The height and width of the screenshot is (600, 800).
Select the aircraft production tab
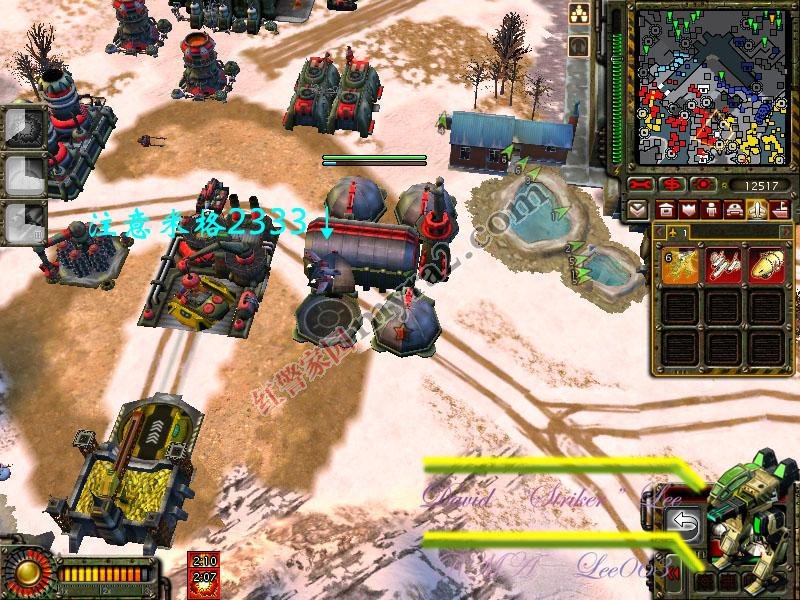pos(757,210)
